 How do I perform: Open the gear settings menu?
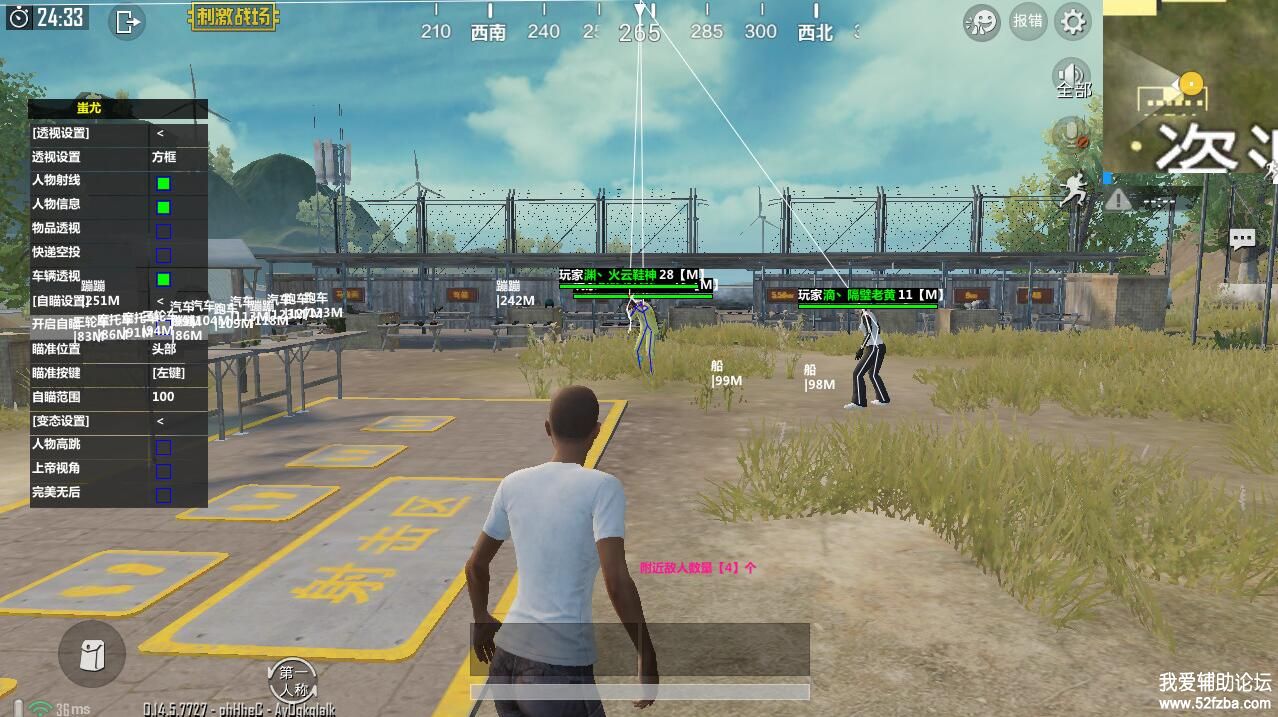point(1073,21)
